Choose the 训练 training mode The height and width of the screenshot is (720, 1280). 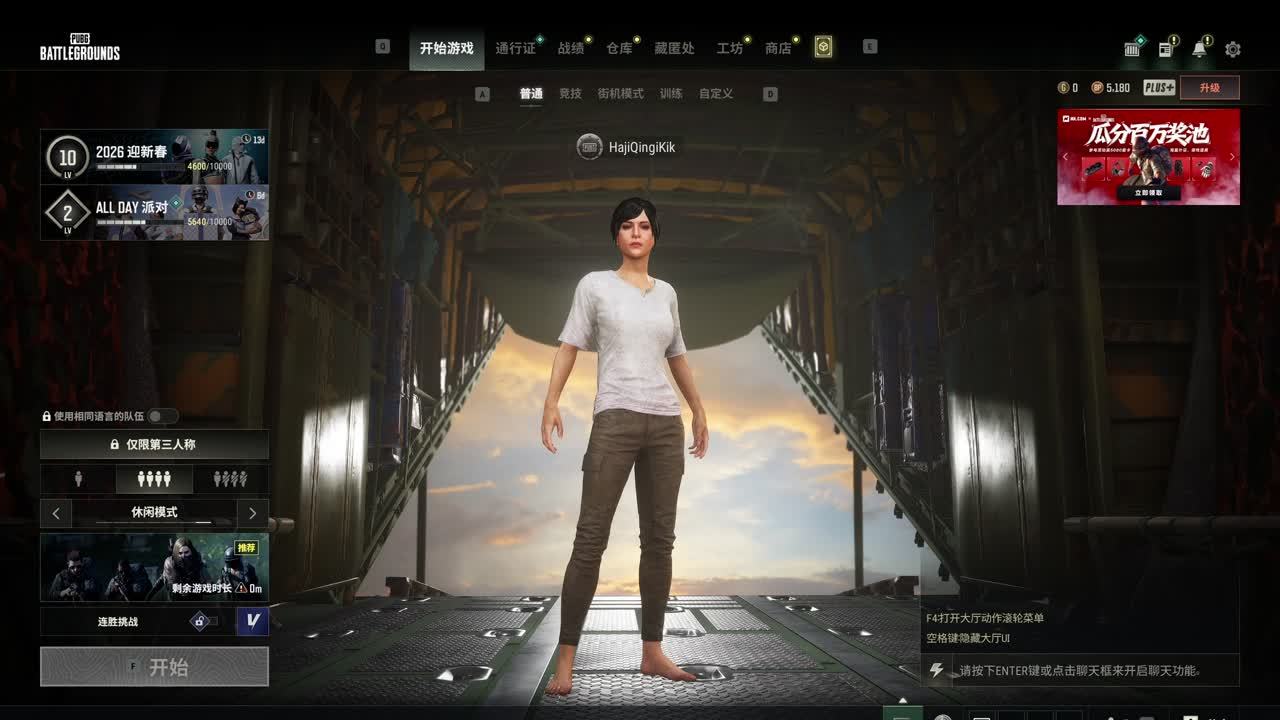click(671, 94)
